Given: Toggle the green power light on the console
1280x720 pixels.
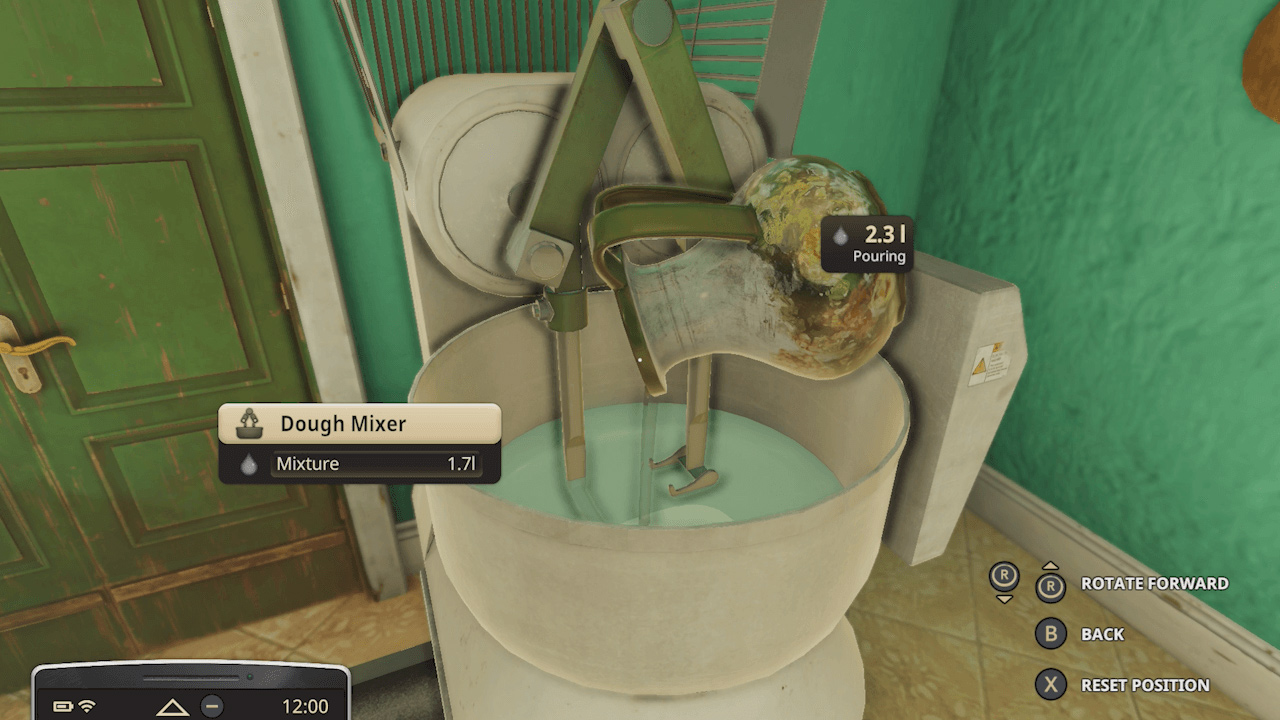Looking at the screenshot, I should [250, 677].
